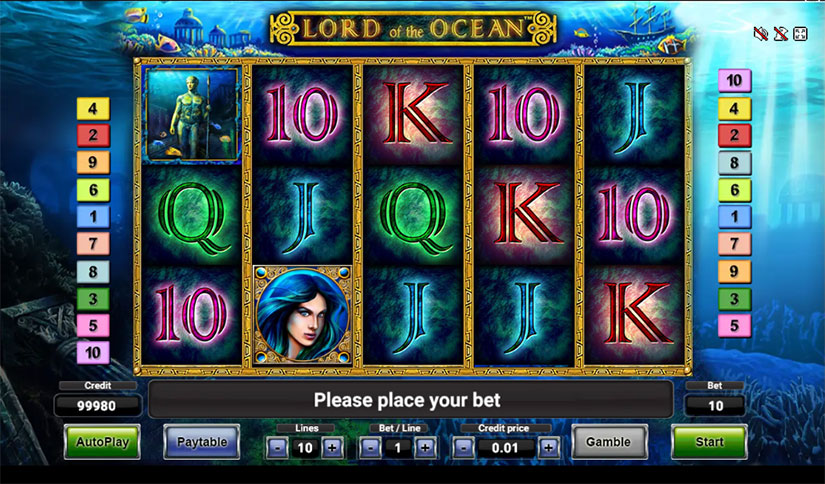Open the Paytable
The width and height of the screenshot is (825, 484).
(201, 441)
